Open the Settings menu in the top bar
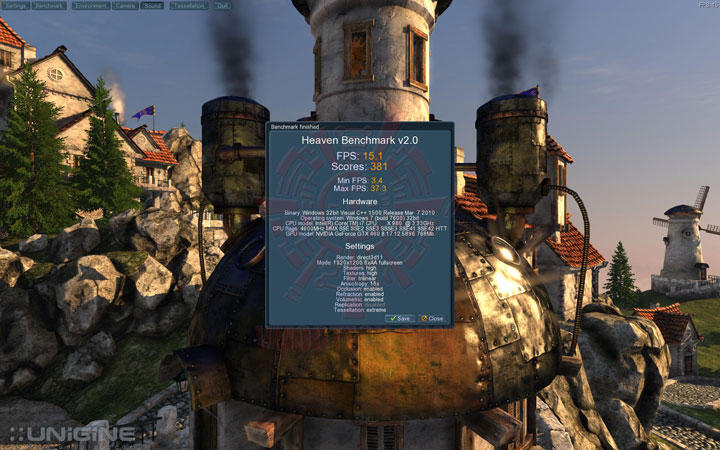This screenshot has width=720, height=450. pos(16,5)
